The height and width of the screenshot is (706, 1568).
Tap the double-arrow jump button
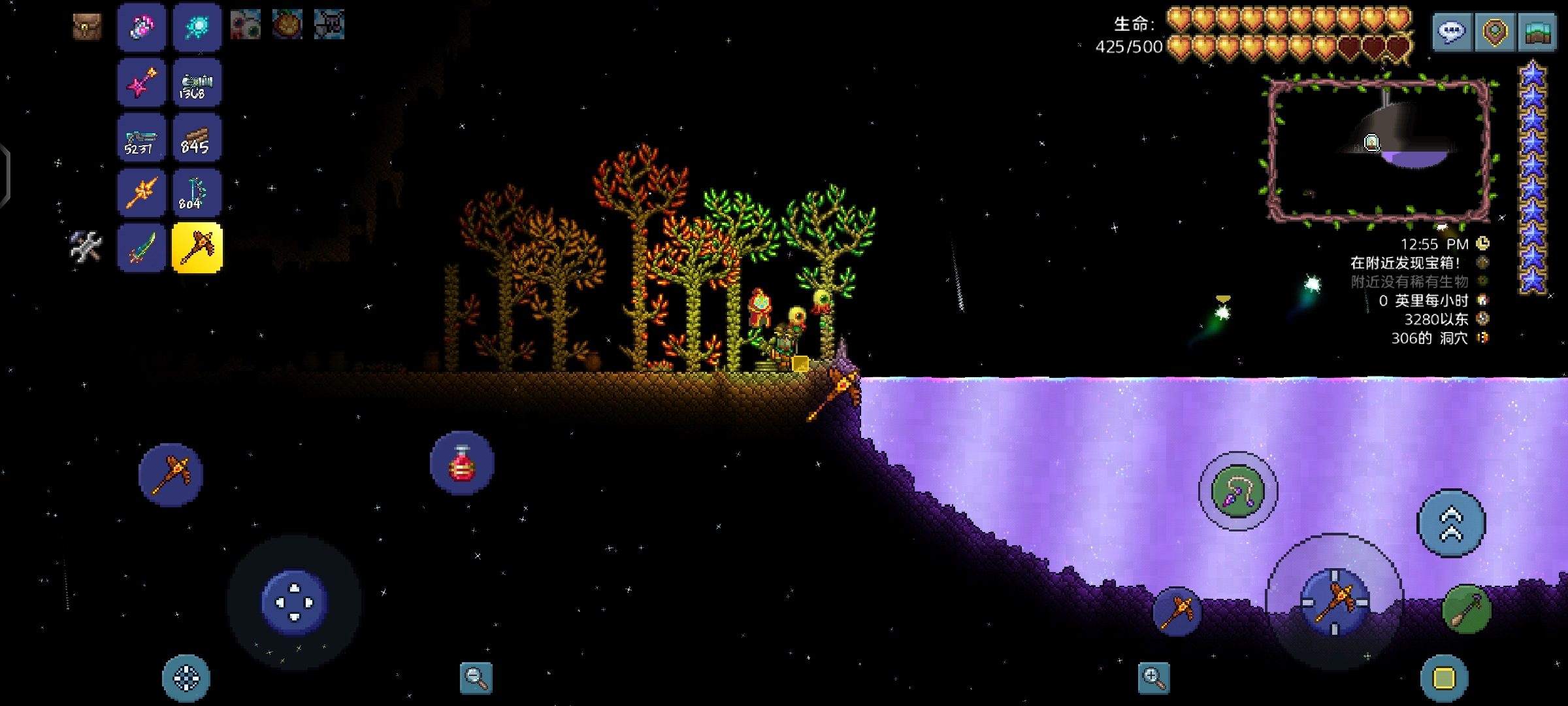1451,524
